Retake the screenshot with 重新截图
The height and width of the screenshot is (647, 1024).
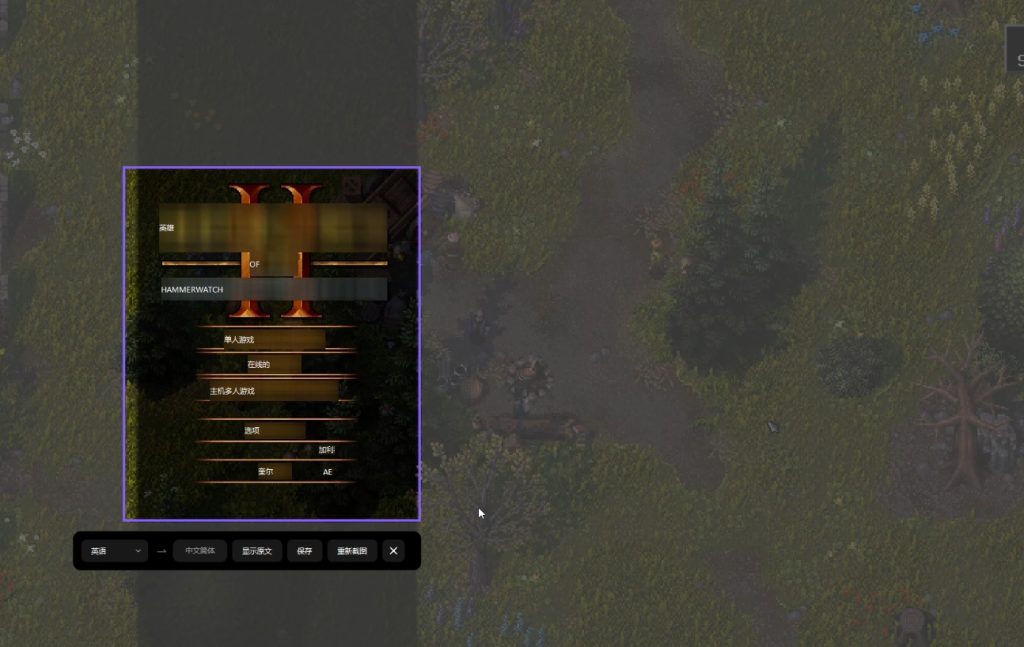[352, 551]
